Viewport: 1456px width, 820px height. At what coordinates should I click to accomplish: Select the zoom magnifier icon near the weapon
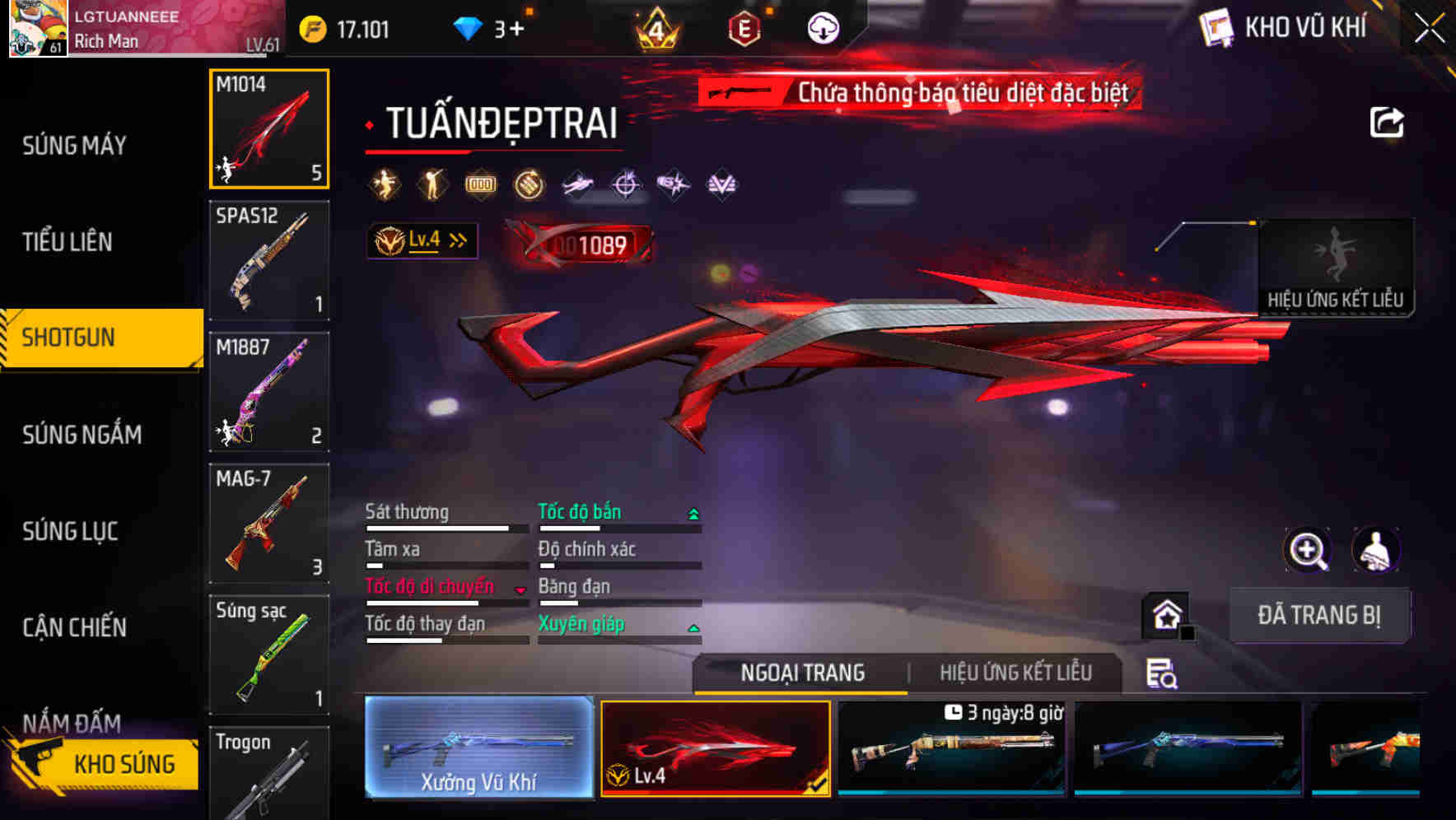point(1307,550)
